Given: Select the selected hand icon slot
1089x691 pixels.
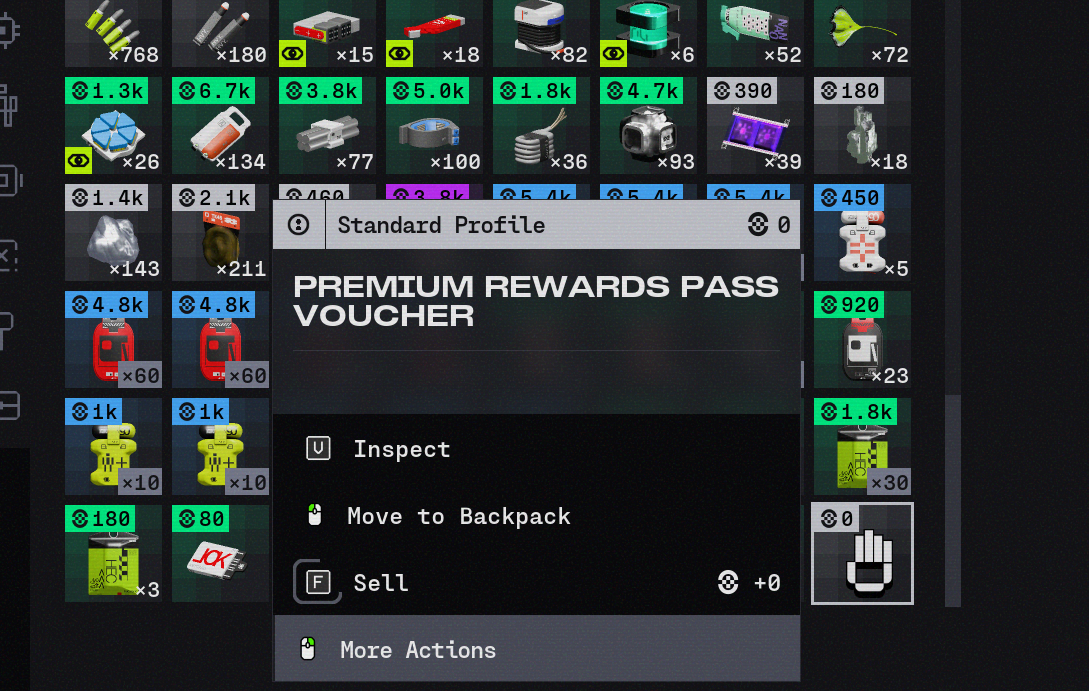Looking at the screenshot, I should coord(862,553).
